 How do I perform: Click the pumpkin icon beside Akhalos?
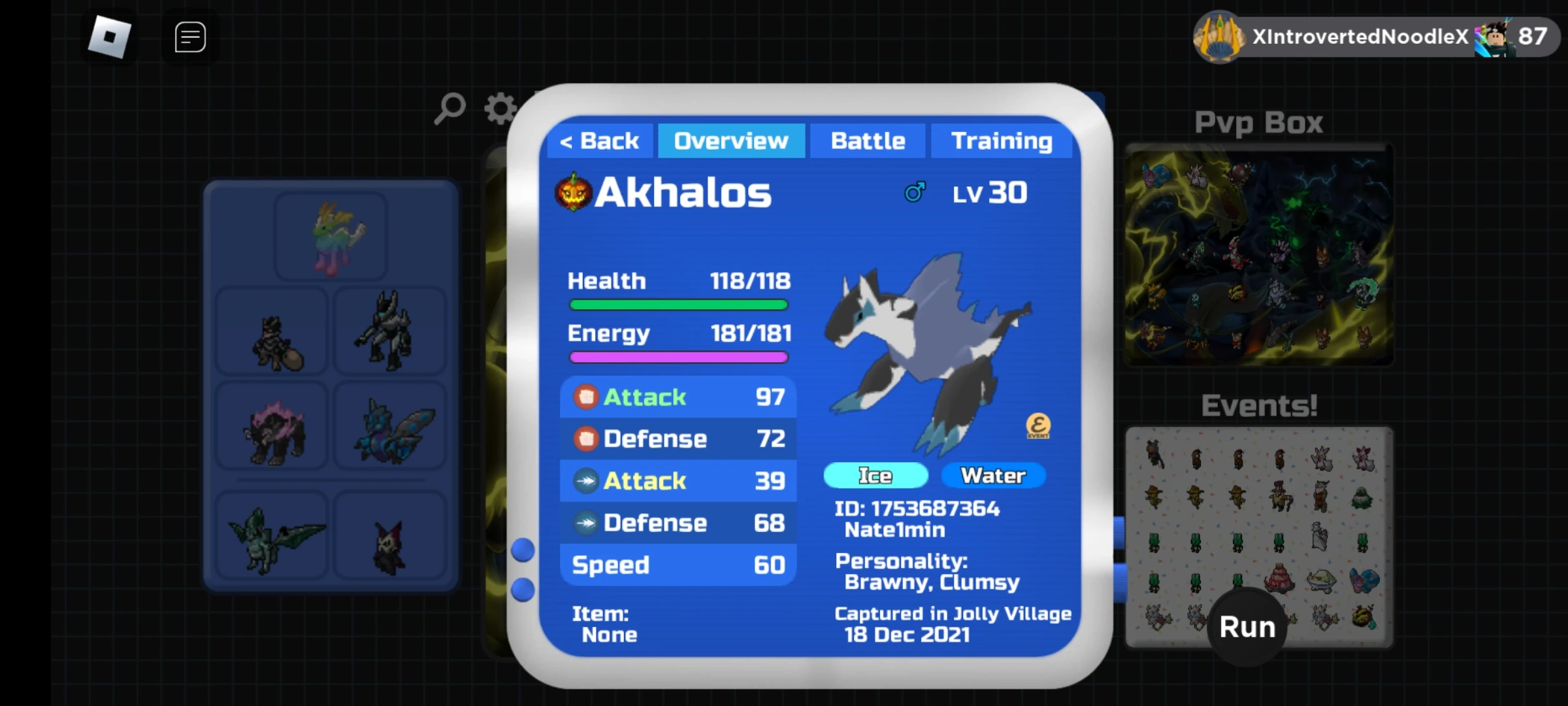pyautogui.click(x=574, y=192)
